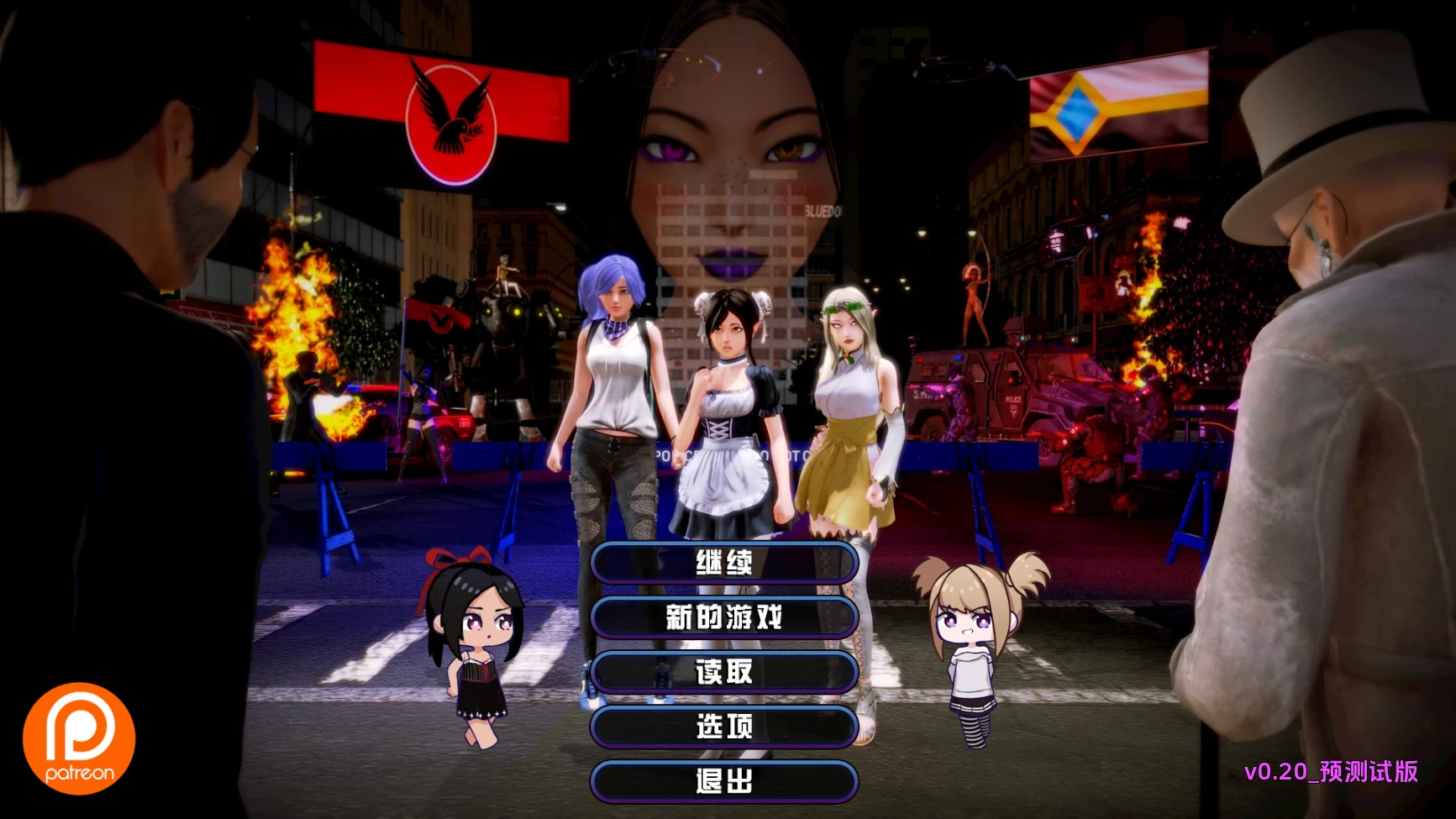Open 读取 to load a save
This screenshot has width=1456, height=819.
click(724, 672)
